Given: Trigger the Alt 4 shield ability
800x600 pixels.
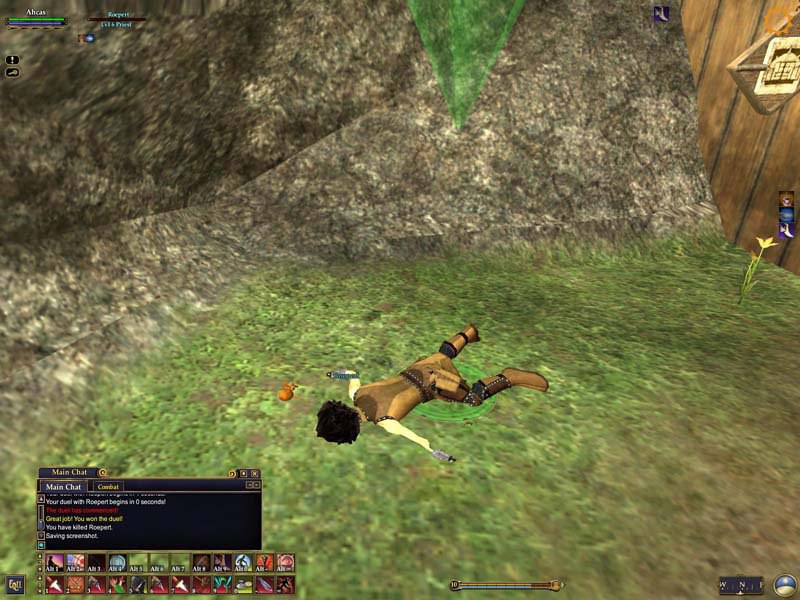Looking at the screenshot, I should click(x=117, y=563).
